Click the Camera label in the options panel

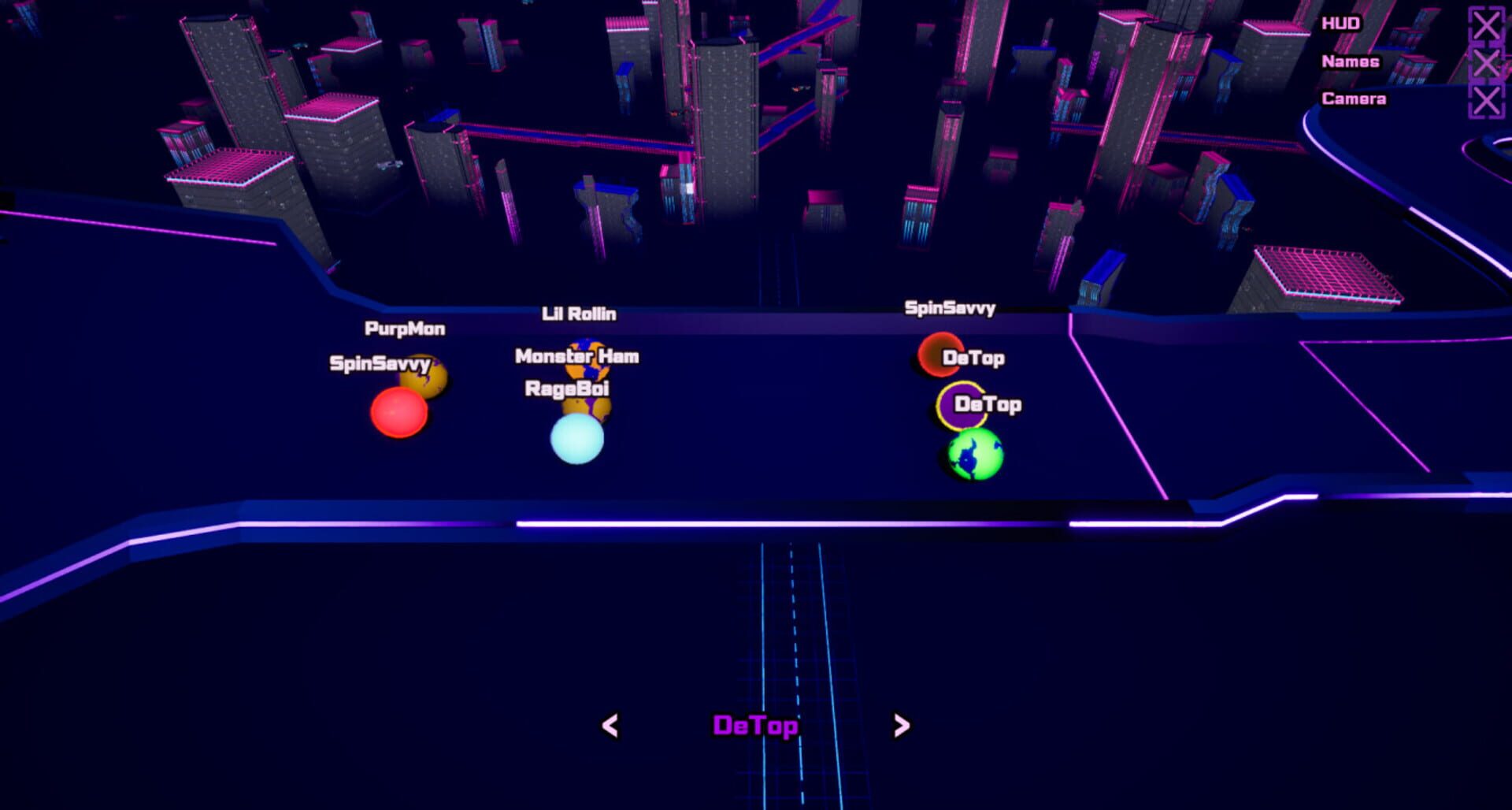[x=1354, y=99]
